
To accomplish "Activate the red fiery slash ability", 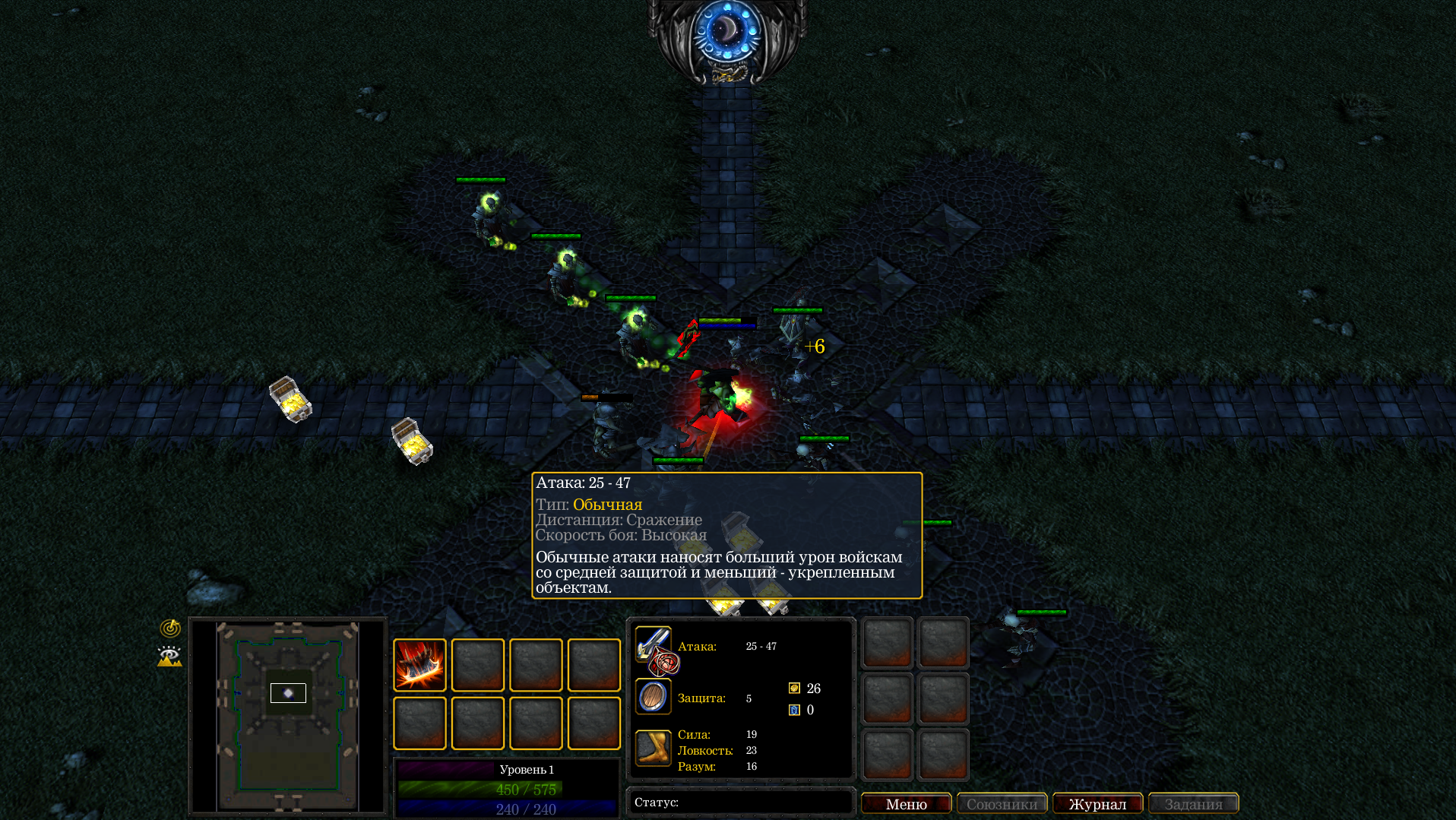I will tap(419, 665).
